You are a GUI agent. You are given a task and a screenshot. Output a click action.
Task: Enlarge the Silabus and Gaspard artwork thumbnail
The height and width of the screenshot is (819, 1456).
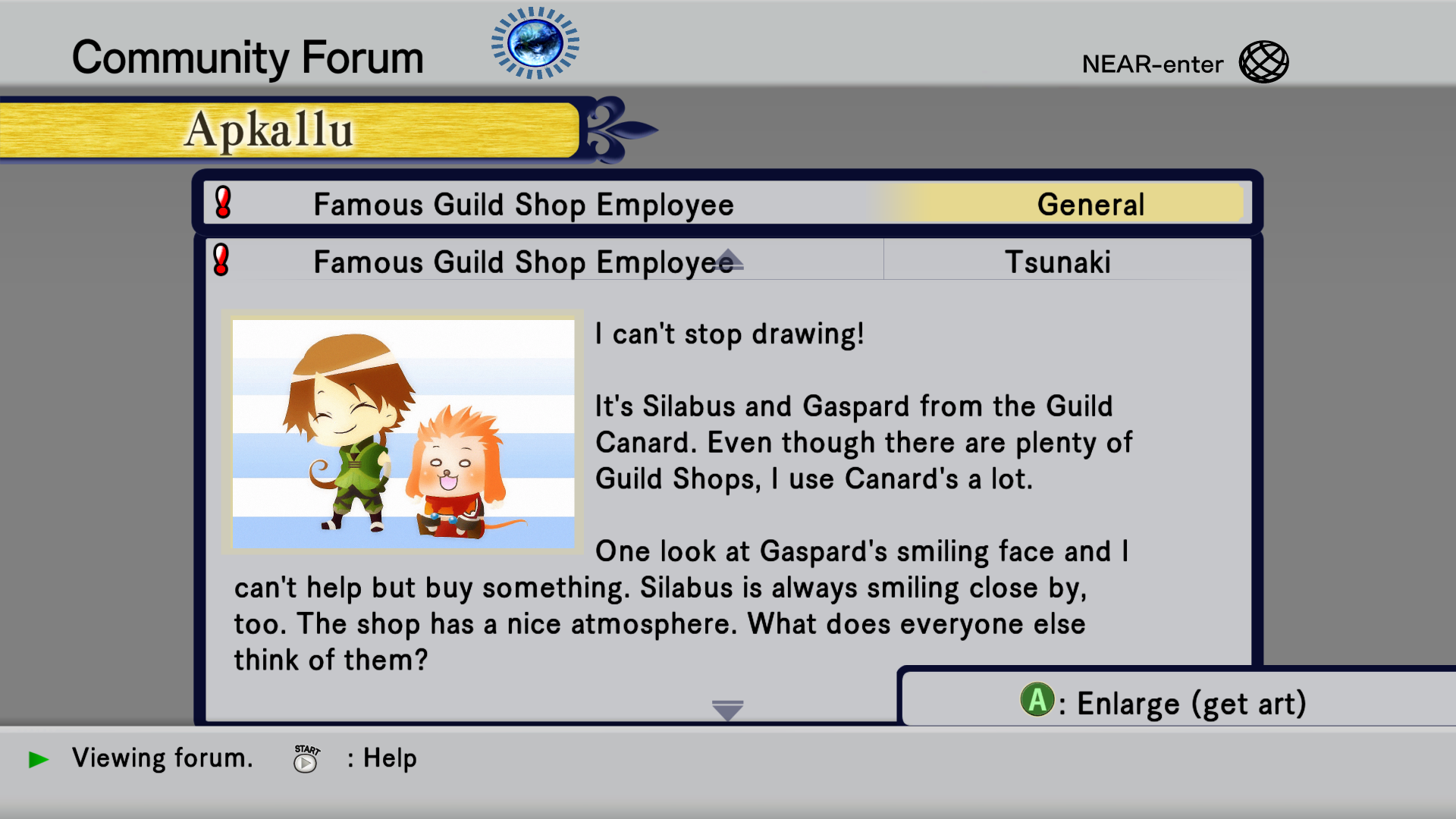(403, 433)
